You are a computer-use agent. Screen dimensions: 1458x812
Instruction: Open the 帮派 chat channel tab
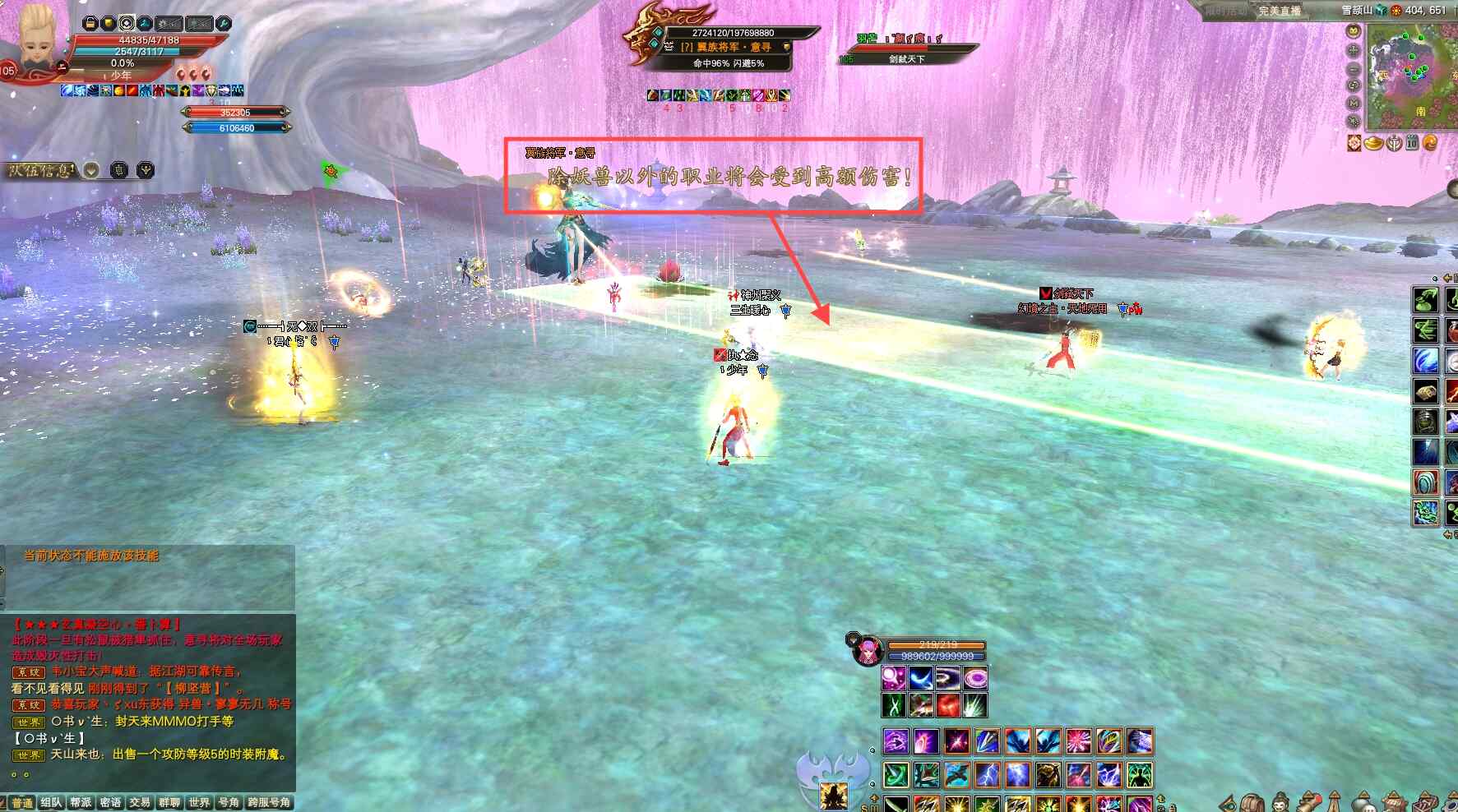[81, 803]
